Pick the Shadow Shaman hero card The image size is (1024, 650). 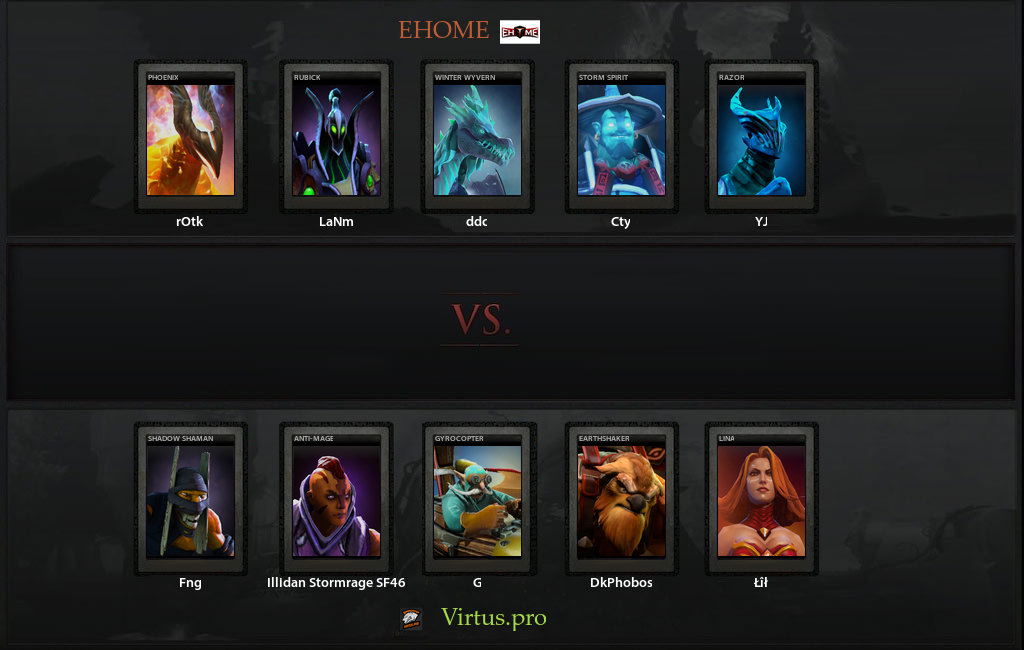190,500
